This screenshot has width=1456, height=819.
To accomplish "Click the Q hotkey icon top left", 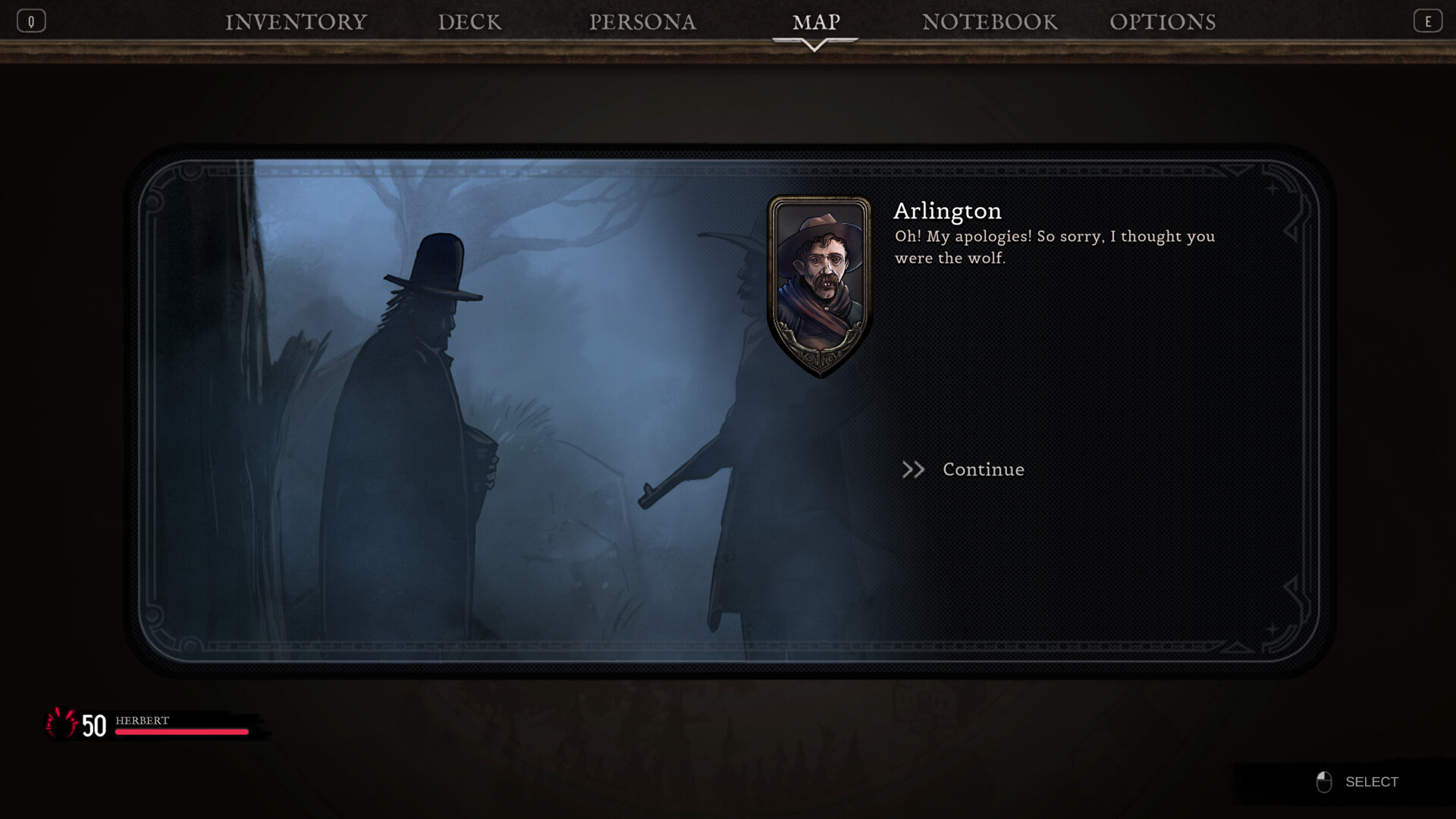I will (31, 20).
